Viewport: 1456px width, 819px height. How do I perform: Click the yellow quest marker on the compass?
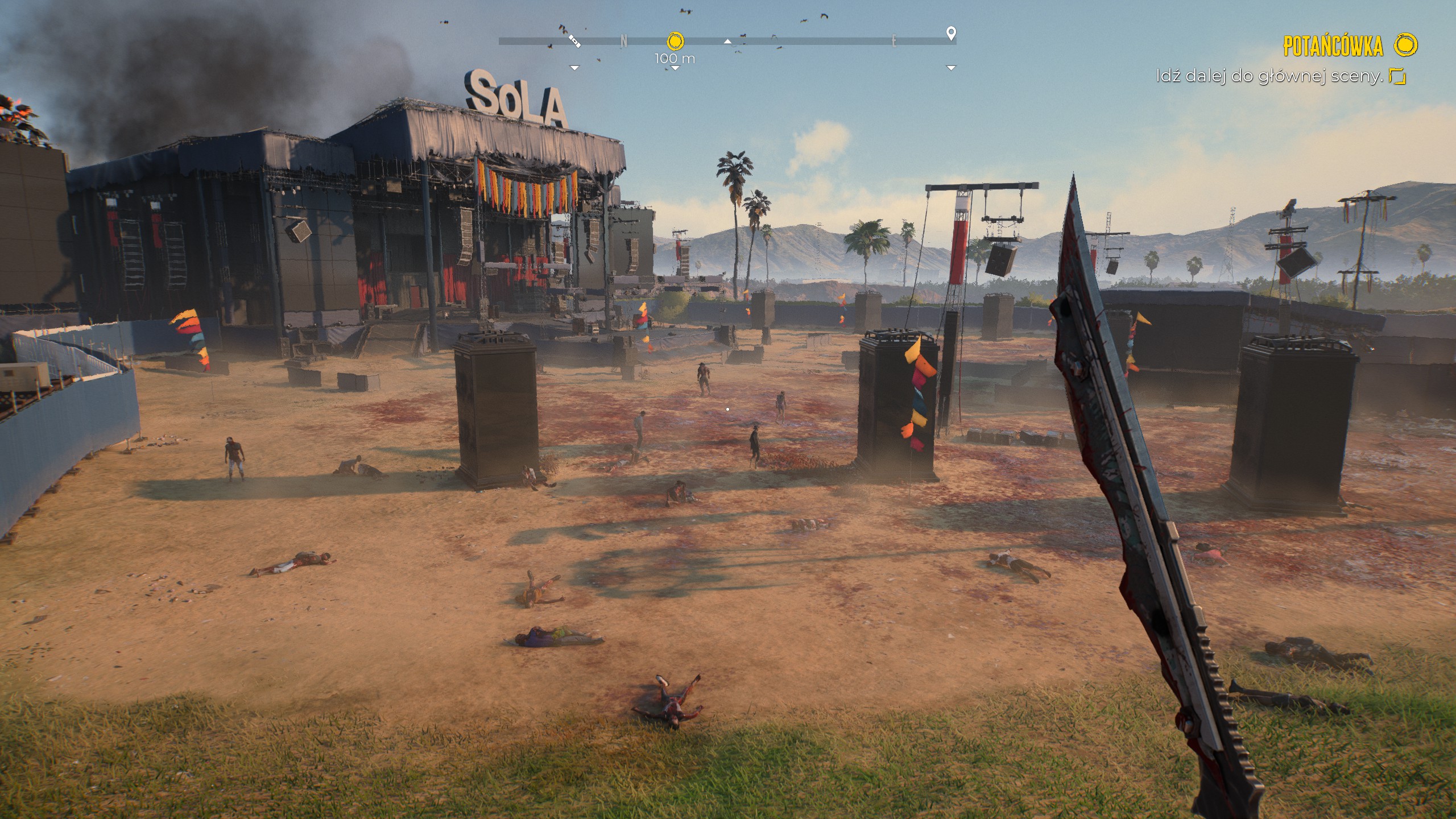[x=675, y=41]
